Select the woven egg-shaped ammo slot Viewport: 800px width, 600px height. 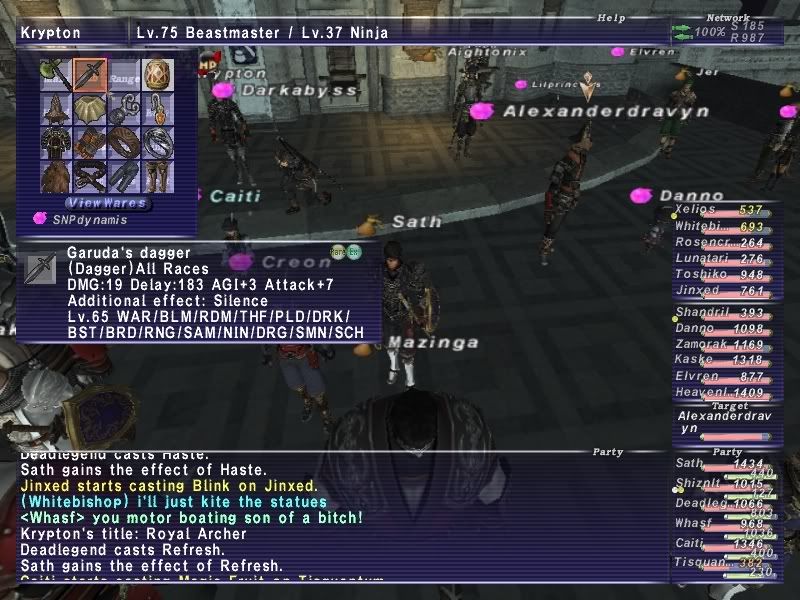(x=158, y=74)
